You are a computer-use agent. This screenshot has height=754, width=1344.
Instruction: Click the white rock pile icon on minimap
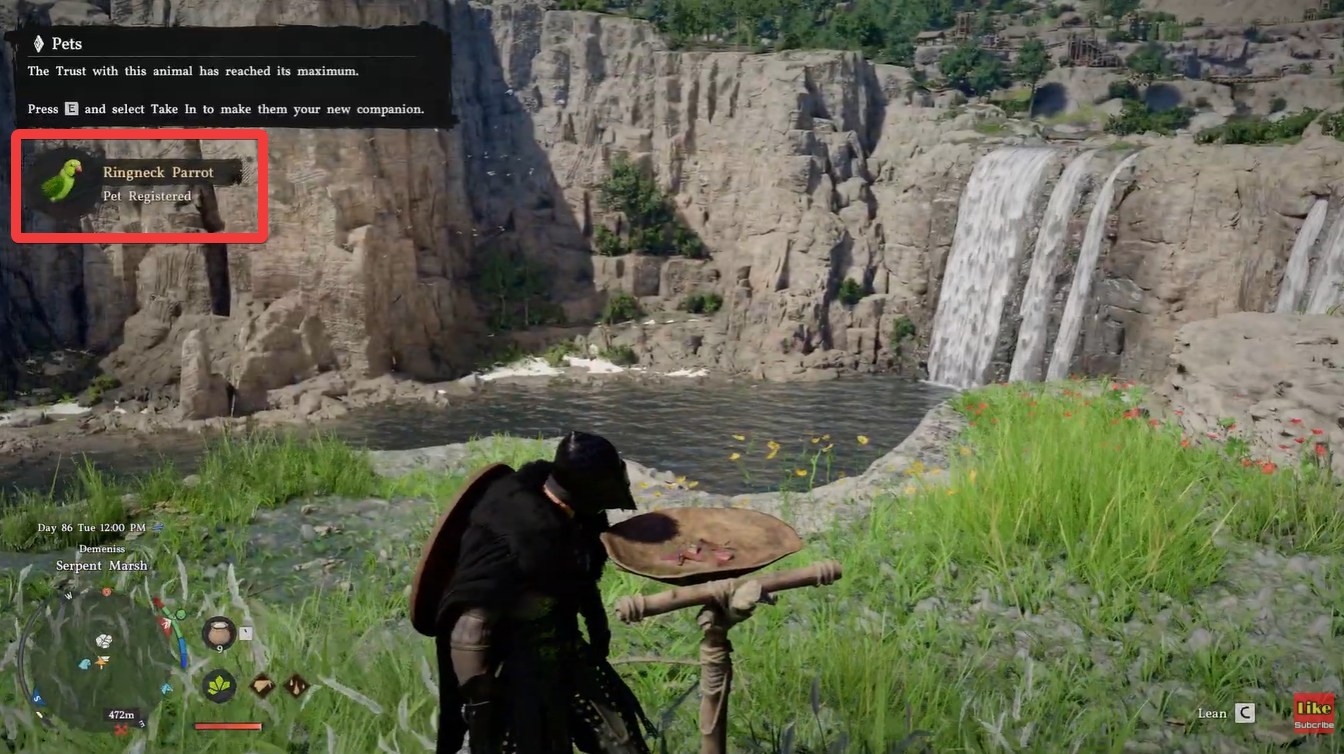coord(104,641)
